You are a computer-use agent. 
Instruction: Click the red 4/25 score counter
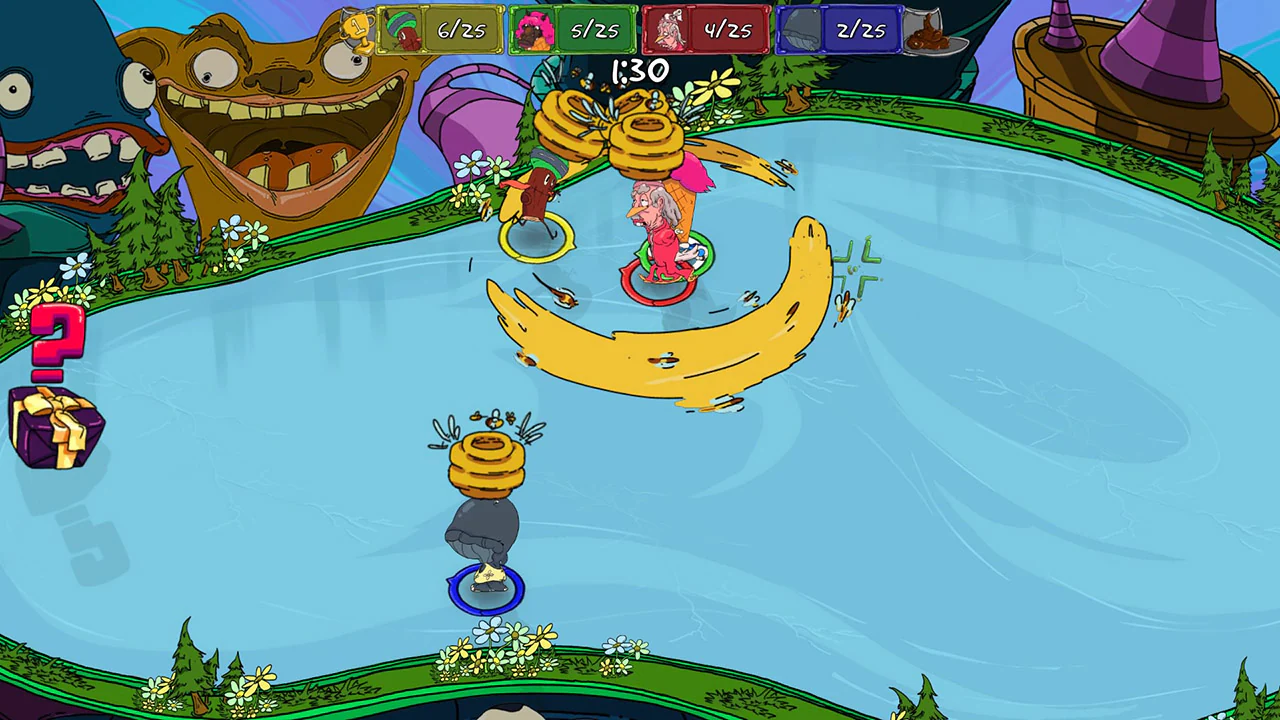pyautogui.click(x=729, y=28)
